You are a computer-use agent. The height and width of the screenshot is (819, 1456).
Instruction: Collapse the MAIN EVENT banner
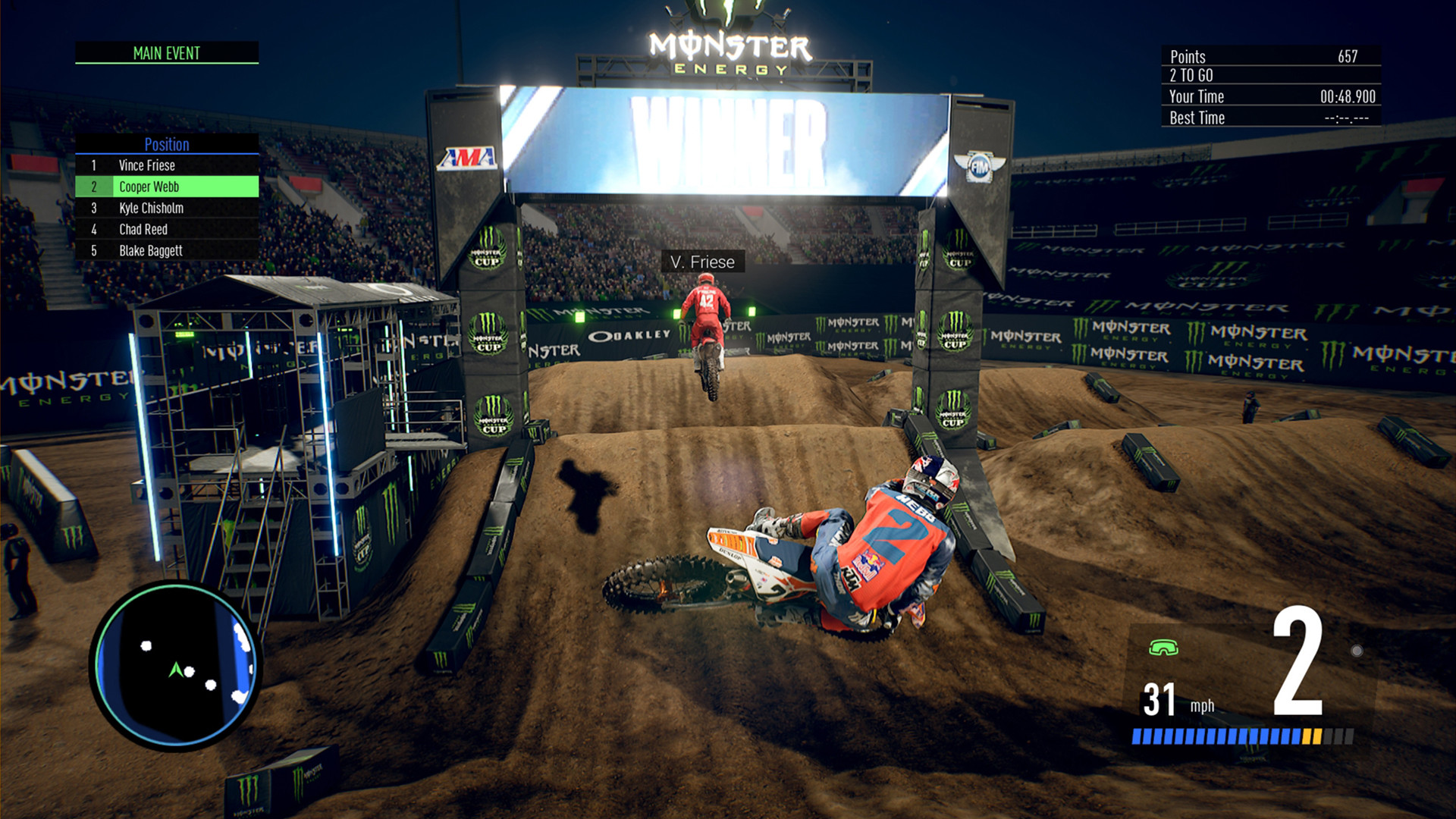tap(166, 53)
